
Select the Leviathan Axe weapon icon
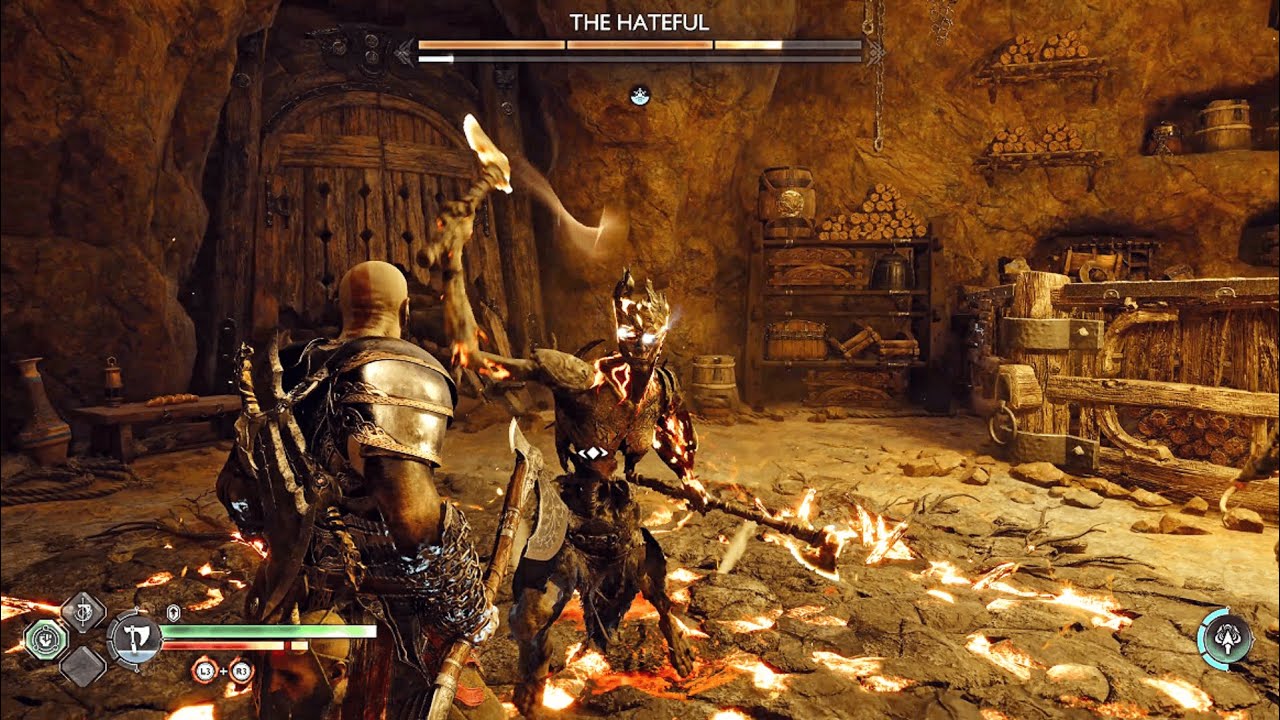tap(137, 640)
